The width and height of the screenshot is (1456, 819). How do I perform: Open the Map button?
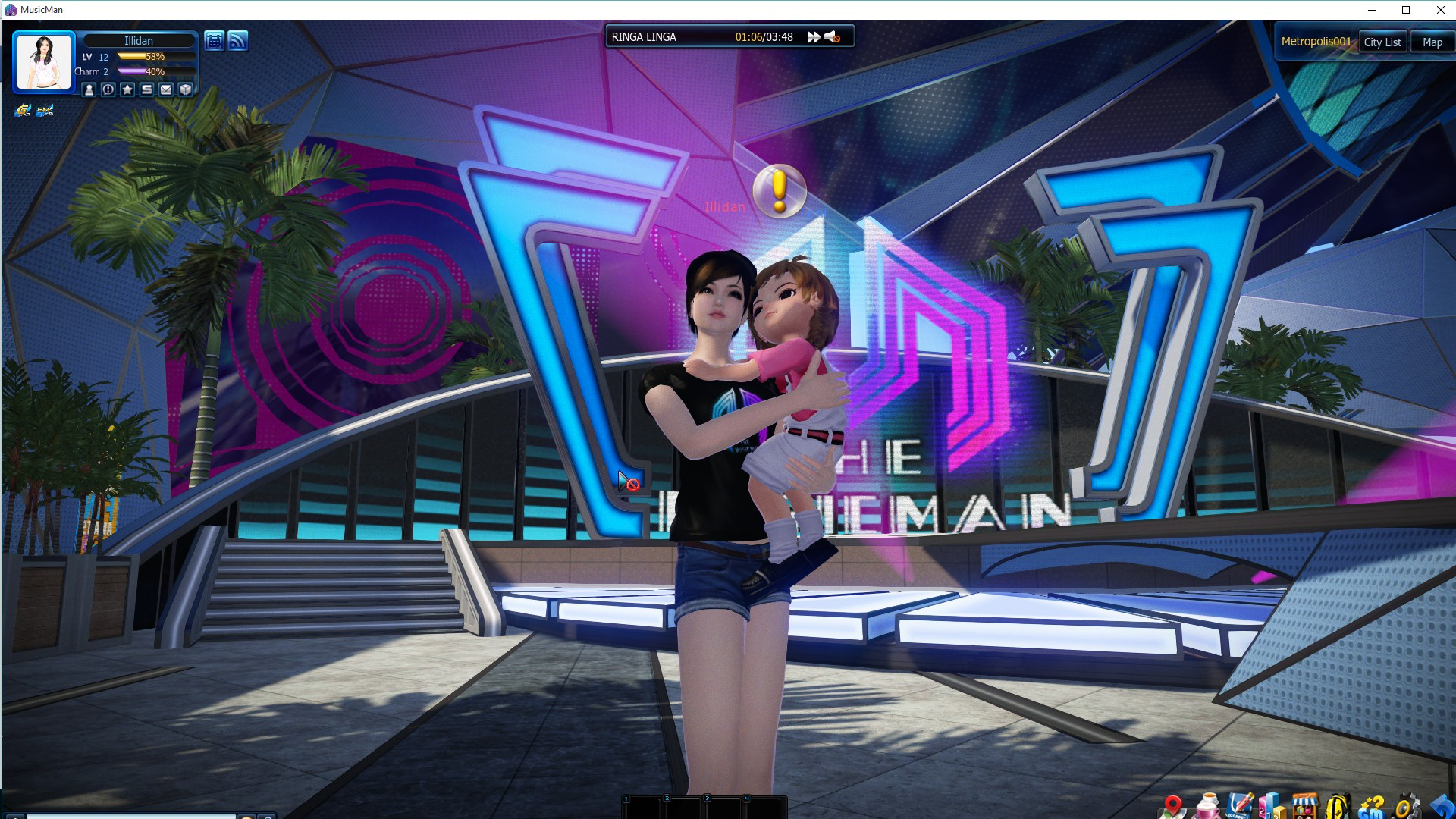[1432, 42]
